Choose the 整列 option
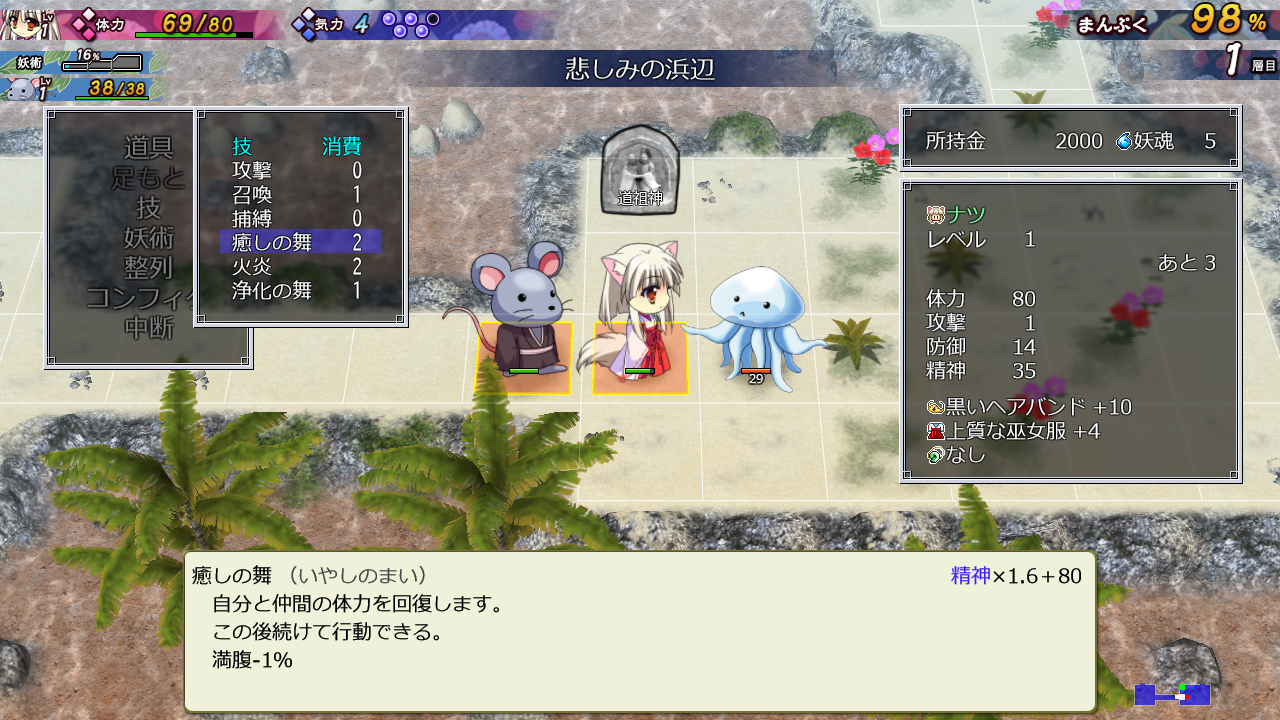1280x720 pixels. point(148,268)
